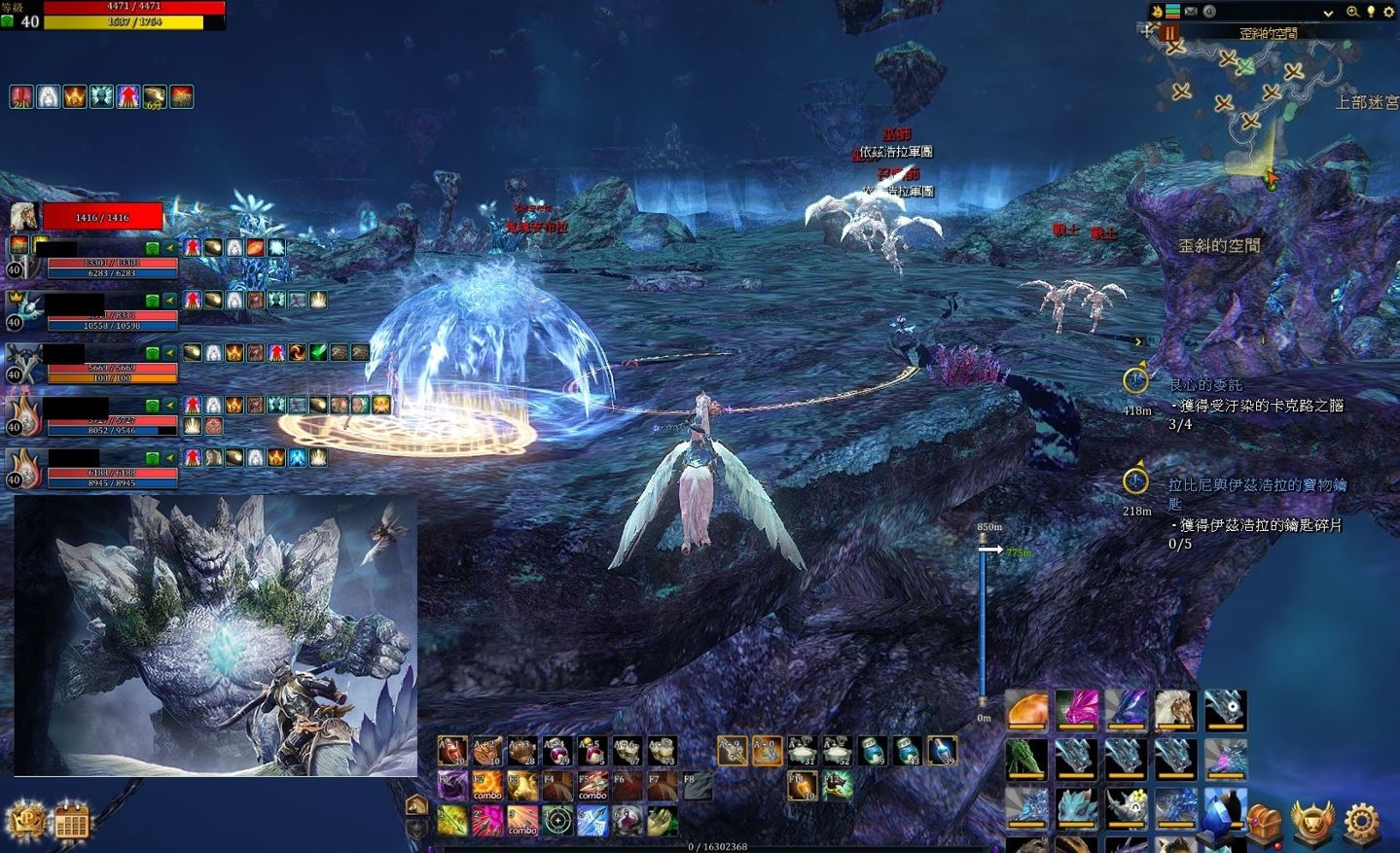Viewport: 1400px width, 853px height.
Task: Choose the green dragon mount slot
Action: coord(1026,759)
